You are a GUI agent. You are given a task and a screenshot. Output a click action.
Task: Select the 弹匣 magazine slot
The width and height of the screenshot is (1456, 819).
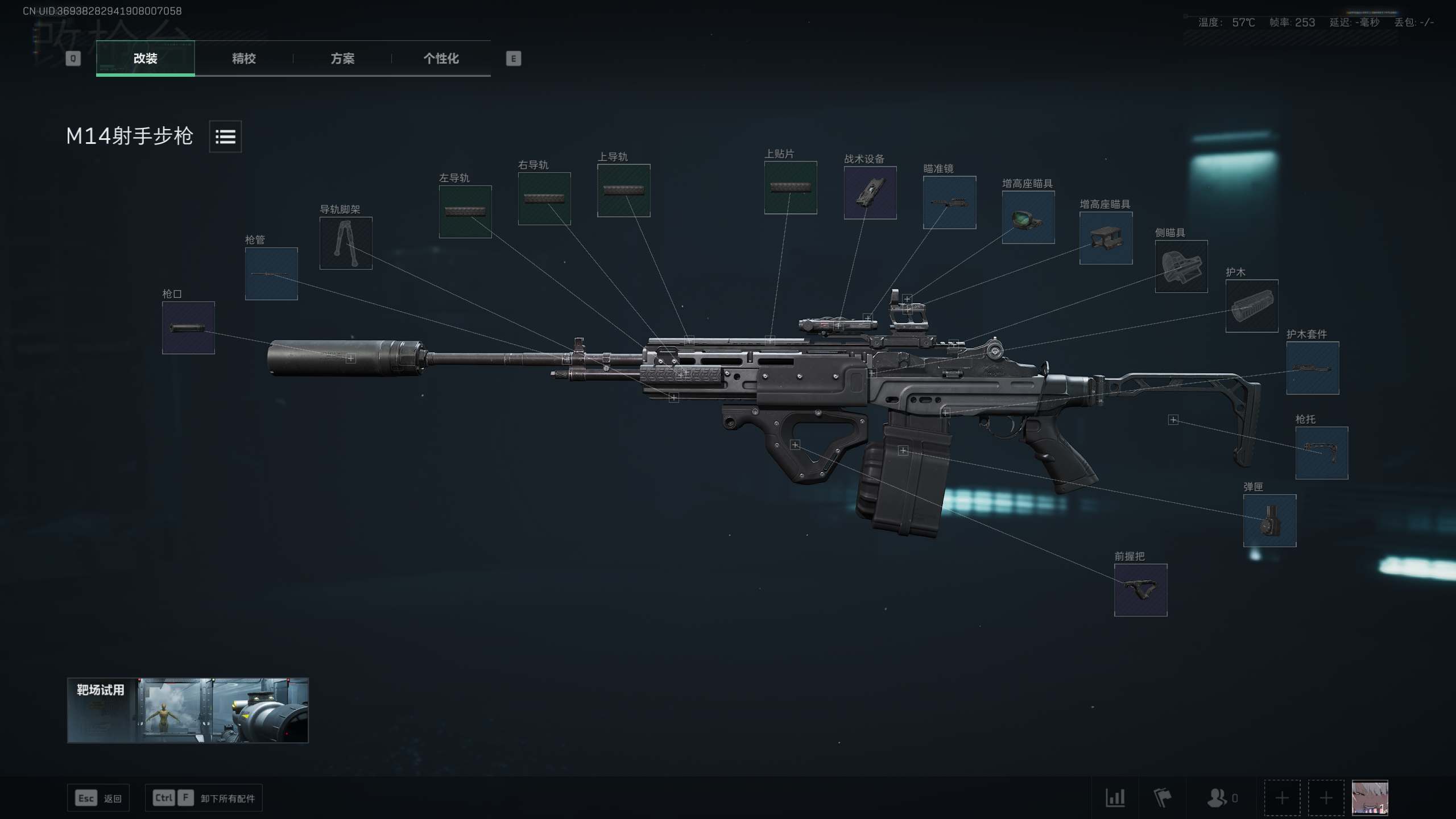[1269, 520]
